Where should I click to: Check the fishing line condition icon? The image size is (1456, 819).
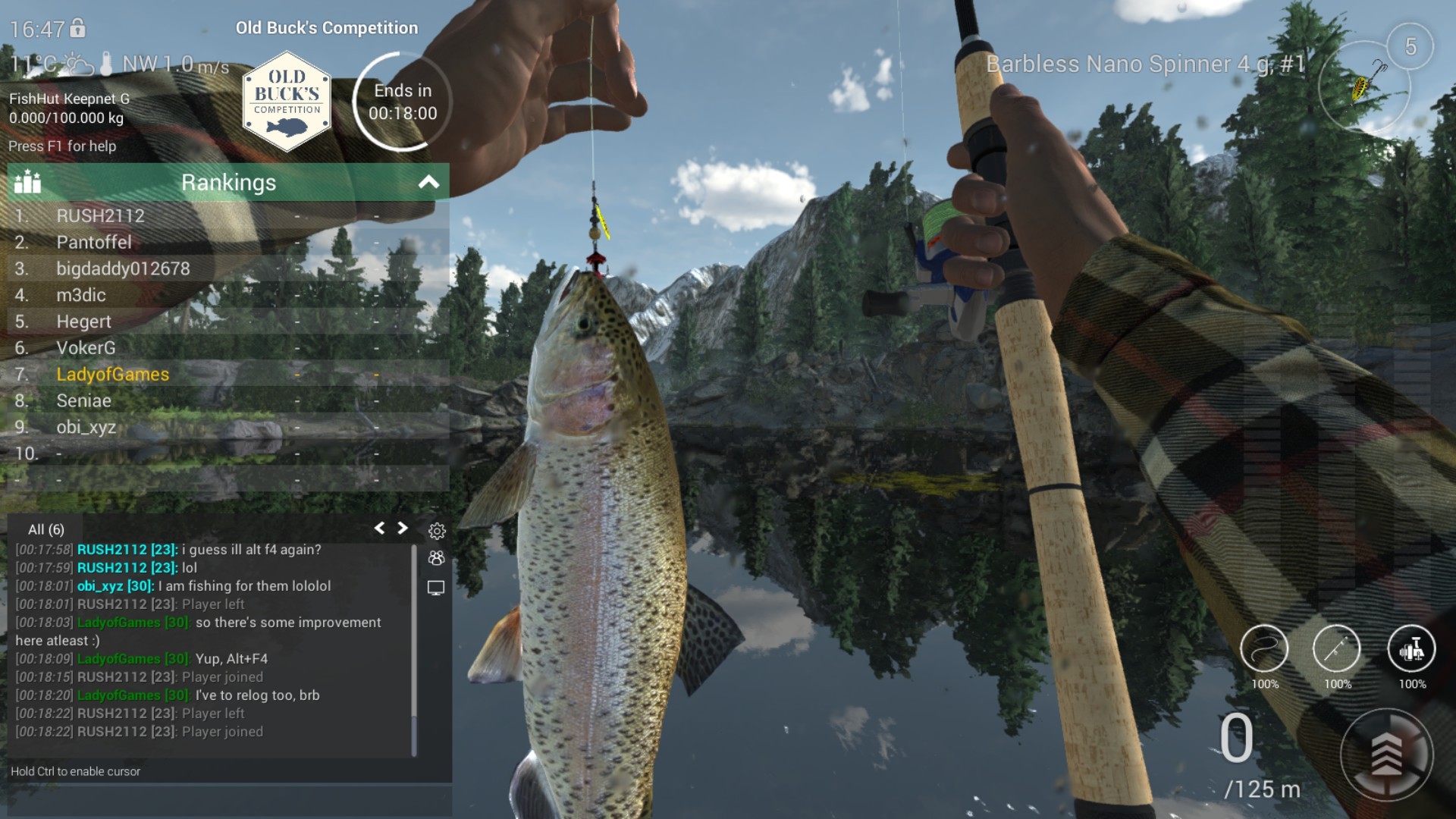(x=1263, y=649)
